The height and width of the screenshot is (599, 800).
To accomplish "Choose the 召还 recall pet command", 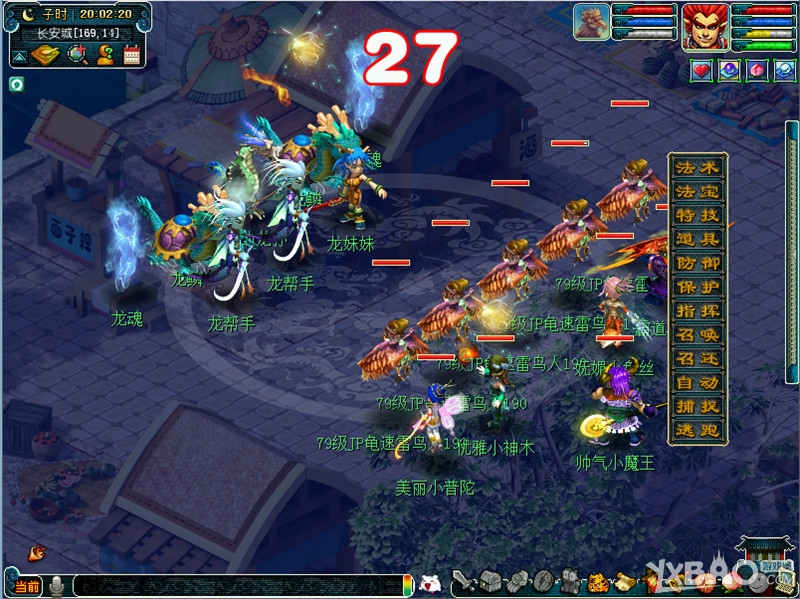I will [x=697, y=359].
